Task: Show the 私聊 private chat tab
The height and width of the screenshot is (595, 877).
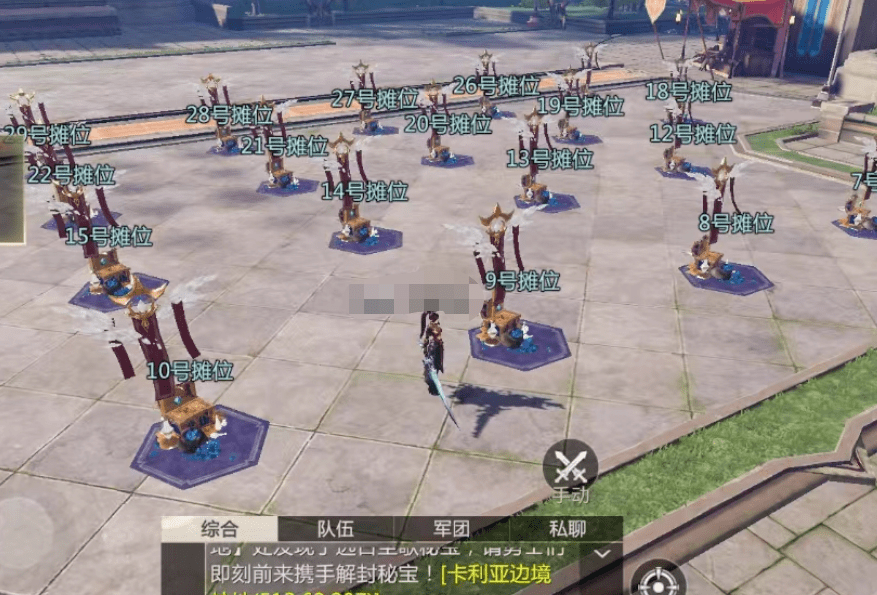Action: pos(567,529)
